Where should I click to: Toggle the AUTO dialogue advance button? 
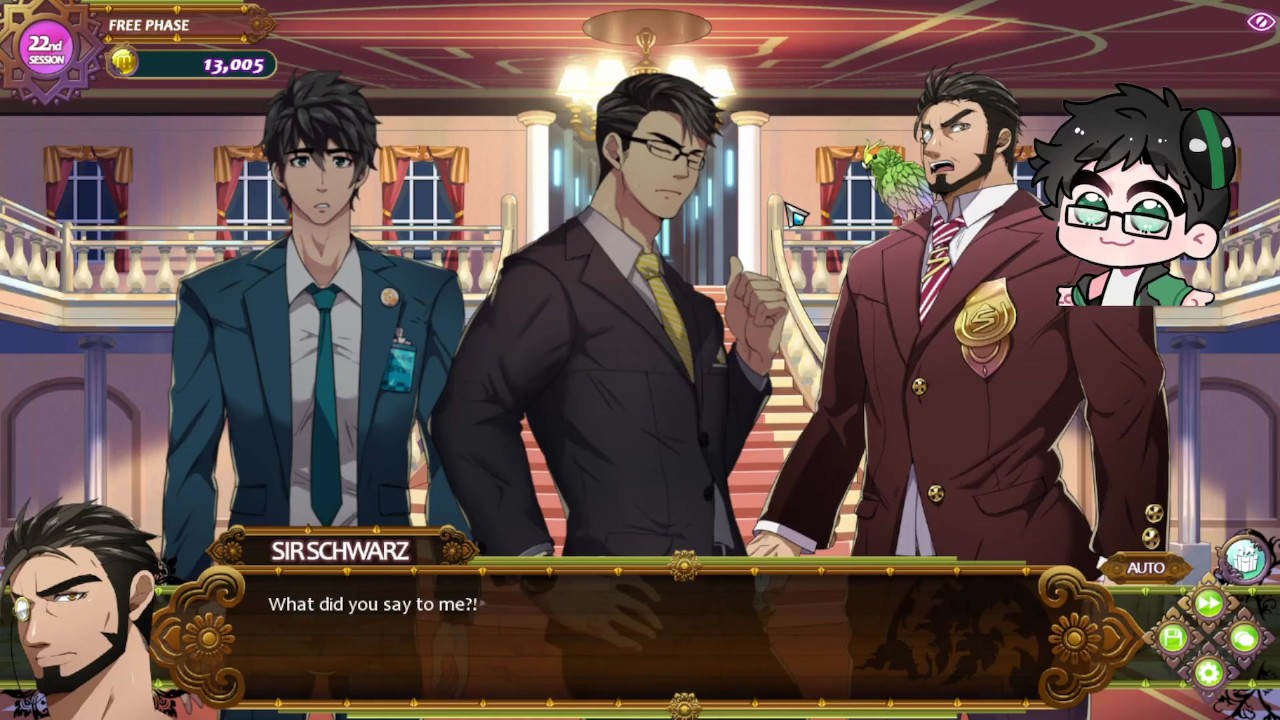1146,568
